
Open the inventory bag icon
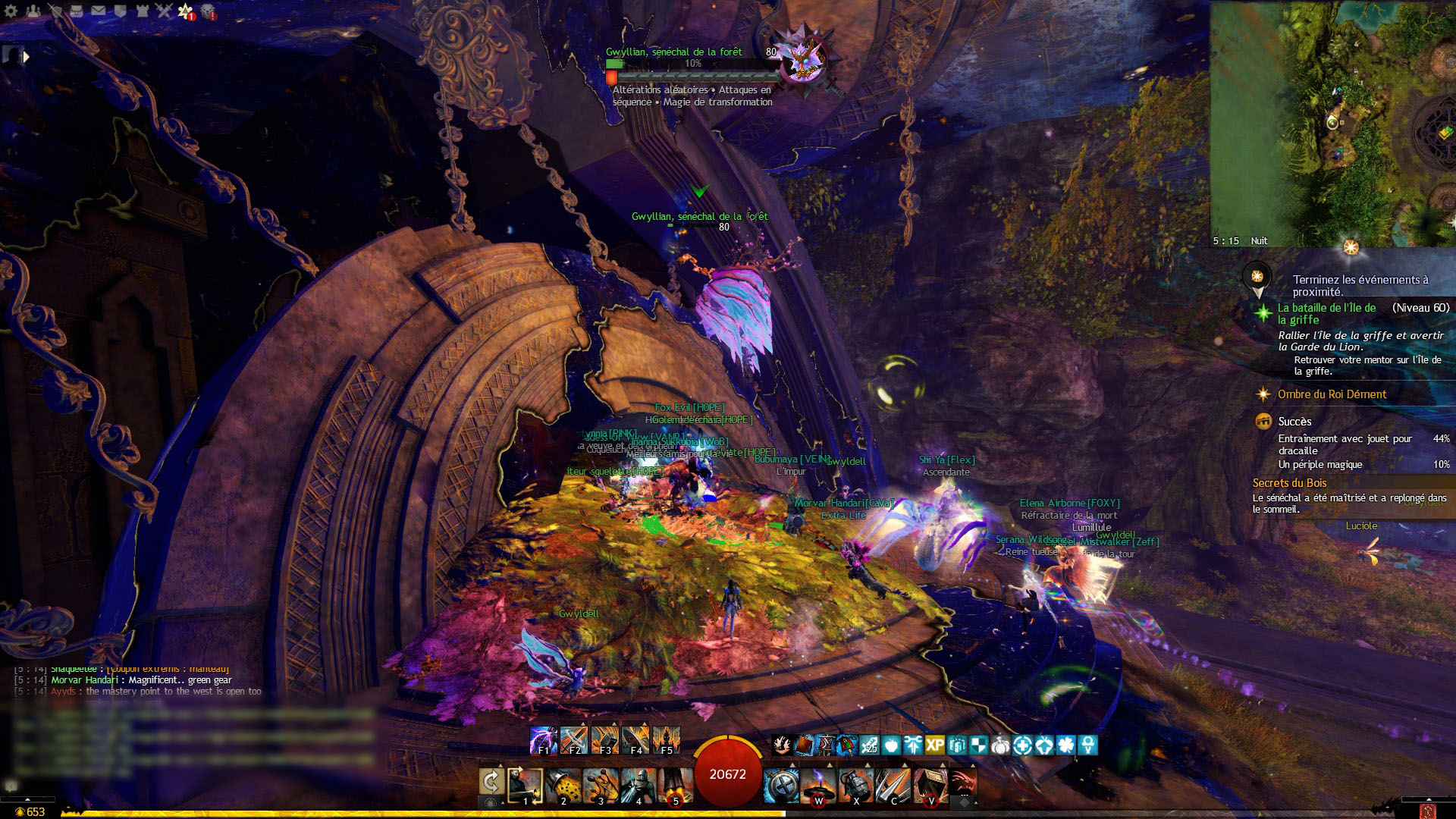pyautogui.click(x=76, y=11)
